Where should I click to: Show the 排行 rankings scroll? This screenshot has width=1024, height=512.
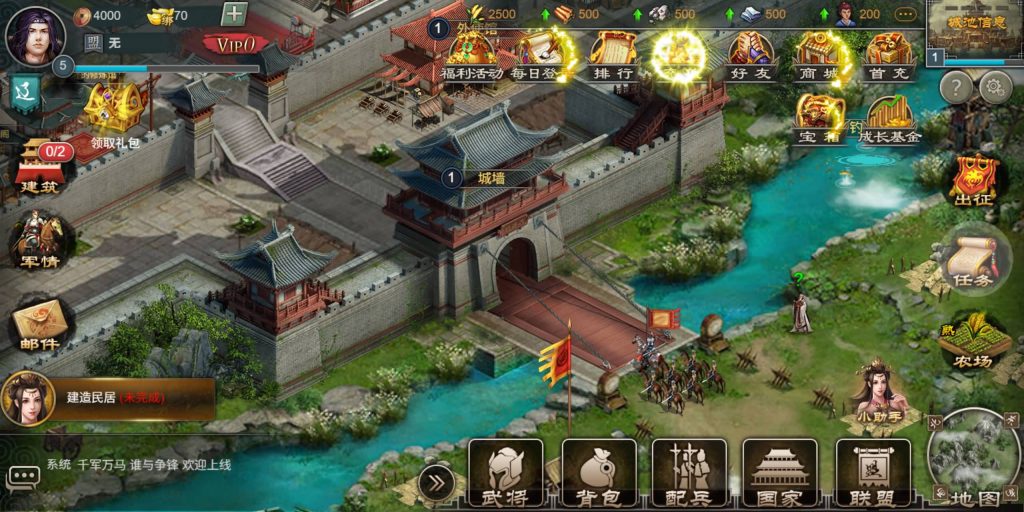click(x=612, y=55)
